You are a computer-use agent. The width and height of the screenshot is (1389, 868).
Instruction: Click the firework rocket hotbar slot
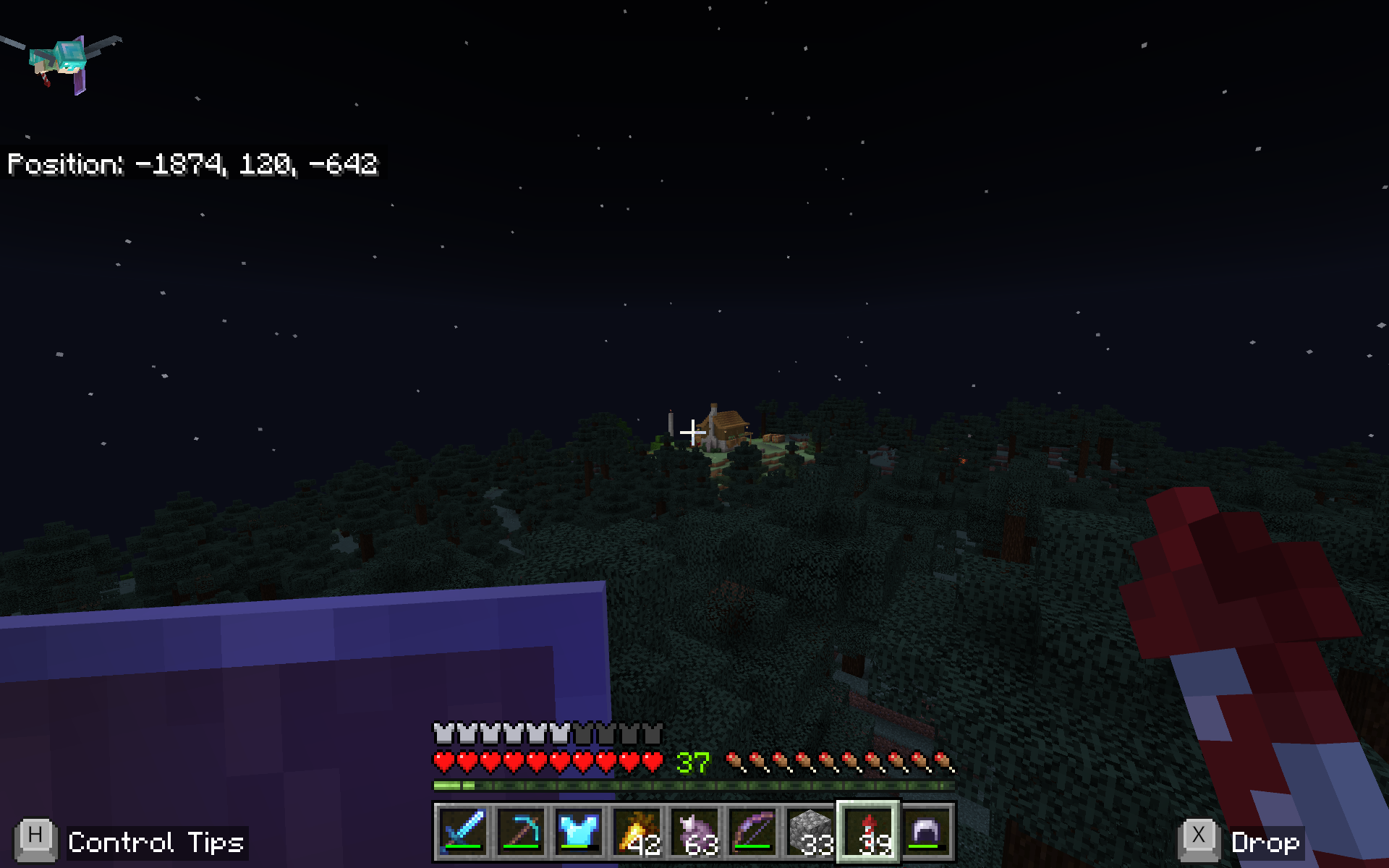(x=868, y=832)
